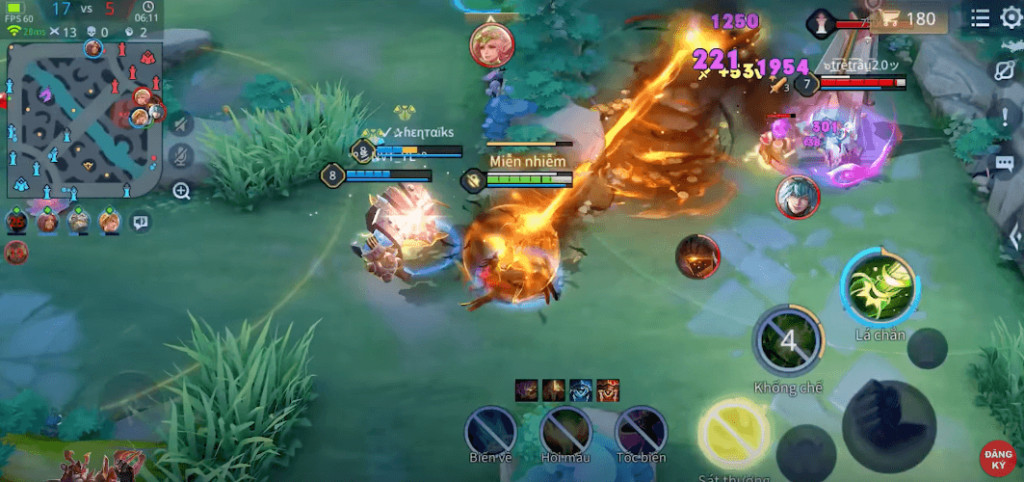Cast the Tốc biến flash spell

coord(641,431)
